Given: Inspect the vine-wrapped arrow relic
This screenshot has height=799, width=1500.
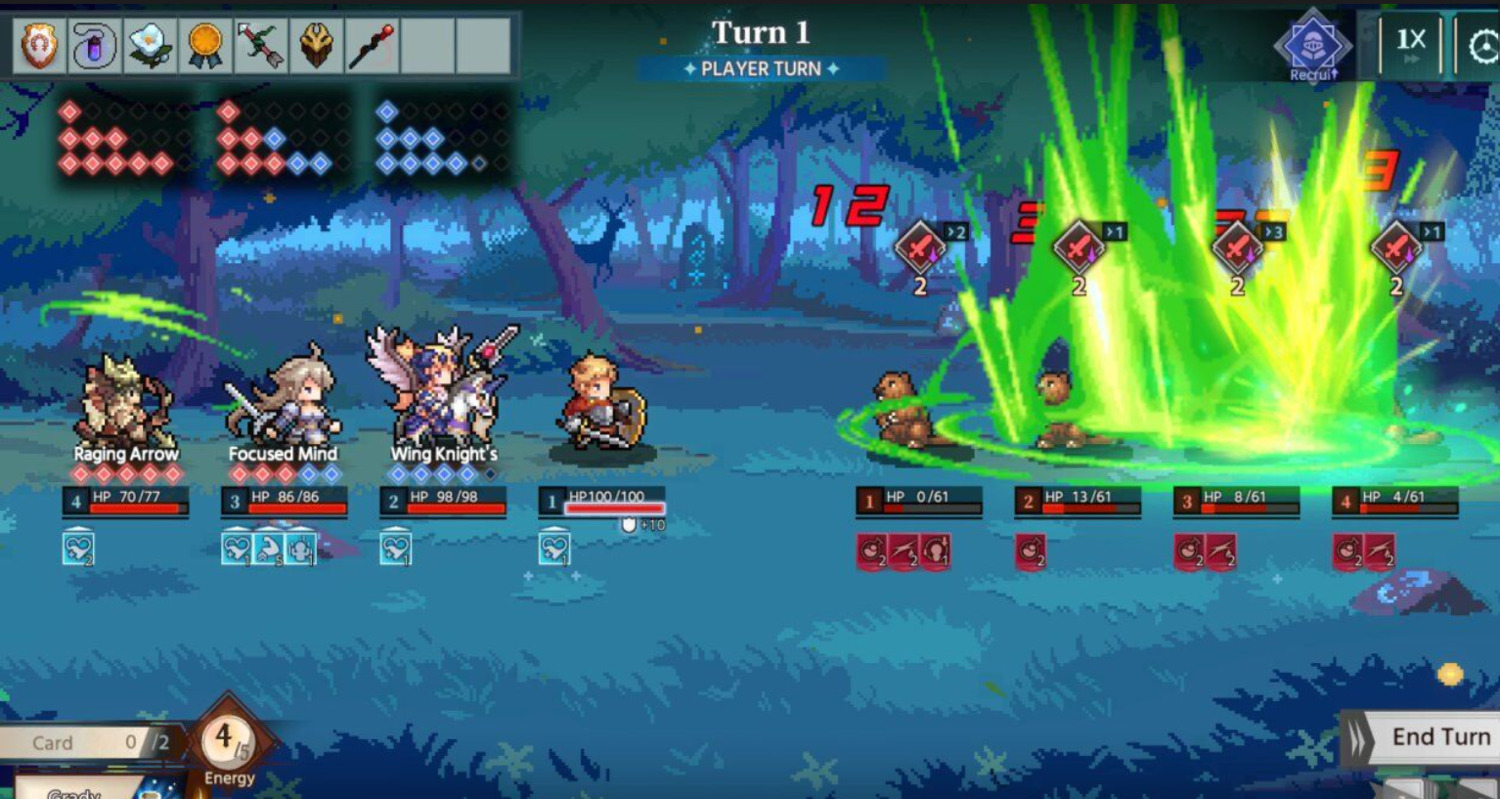Looking at the screenshot, I should 262,45.
